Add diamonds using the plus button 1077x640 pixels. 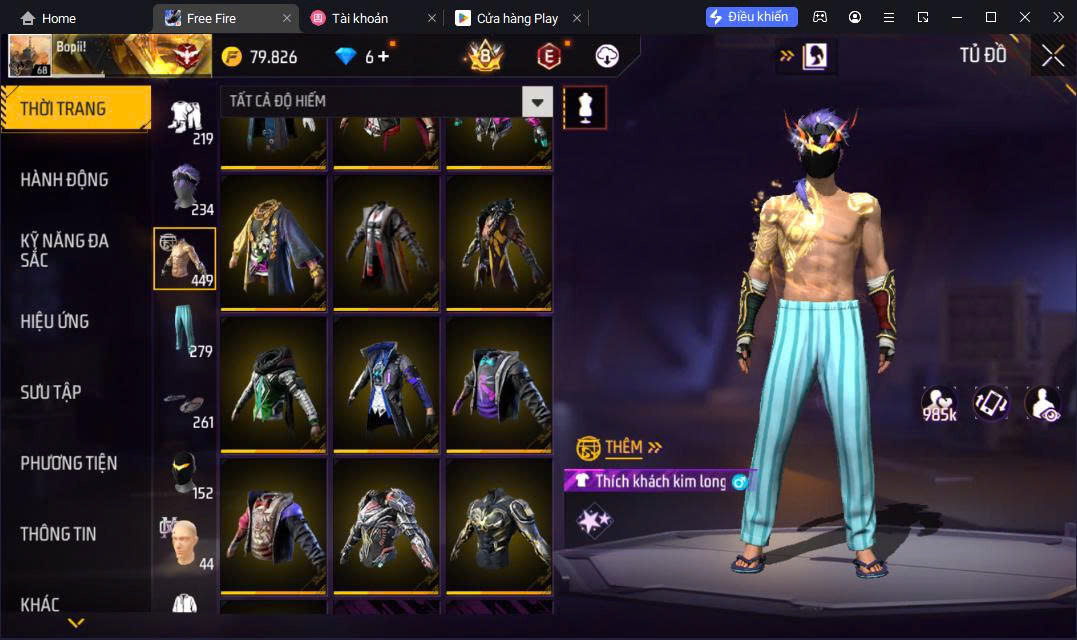tap(383, 57)
